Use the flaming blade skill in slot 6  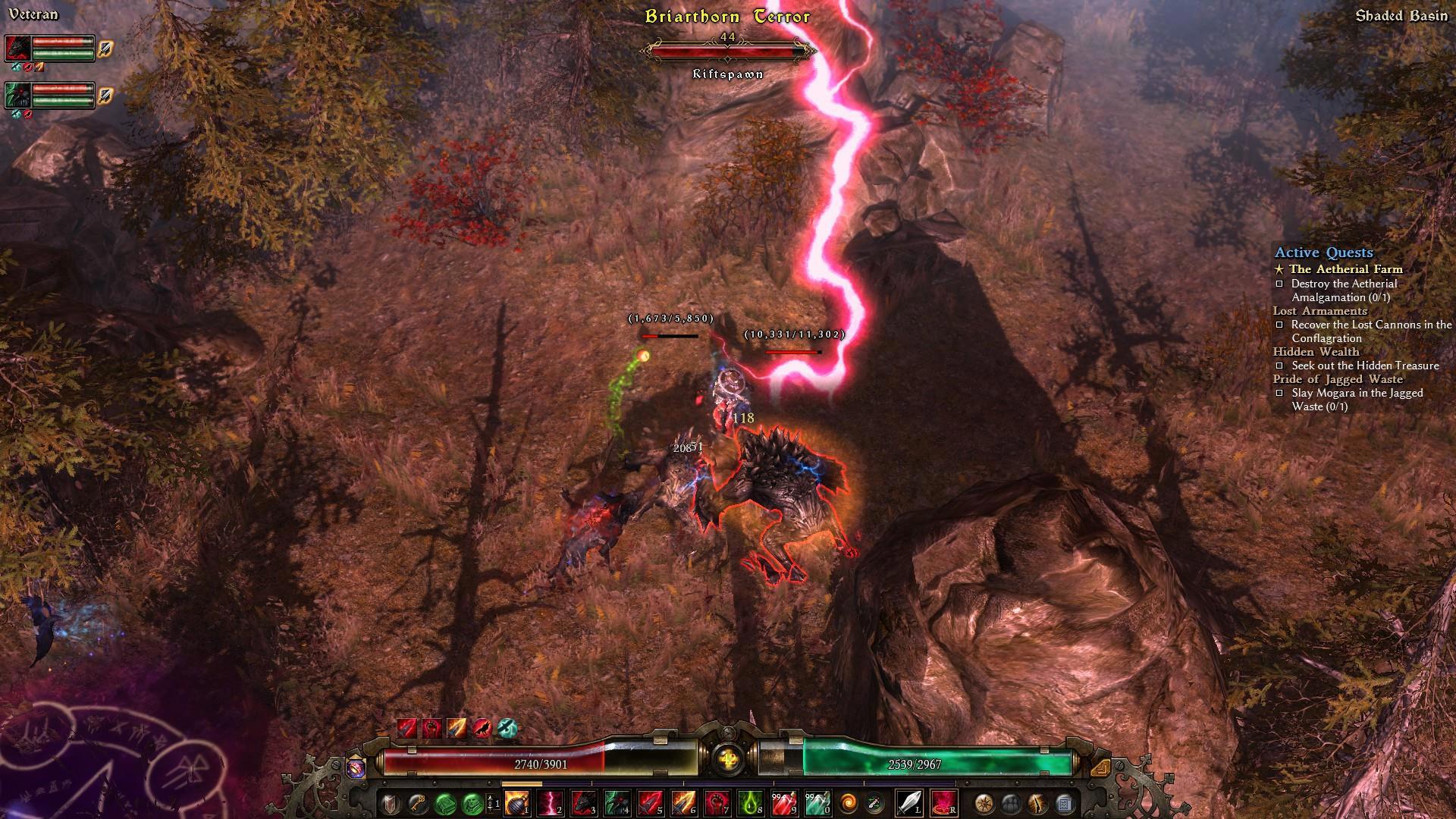pyautogui.click(x=683, y=802)
